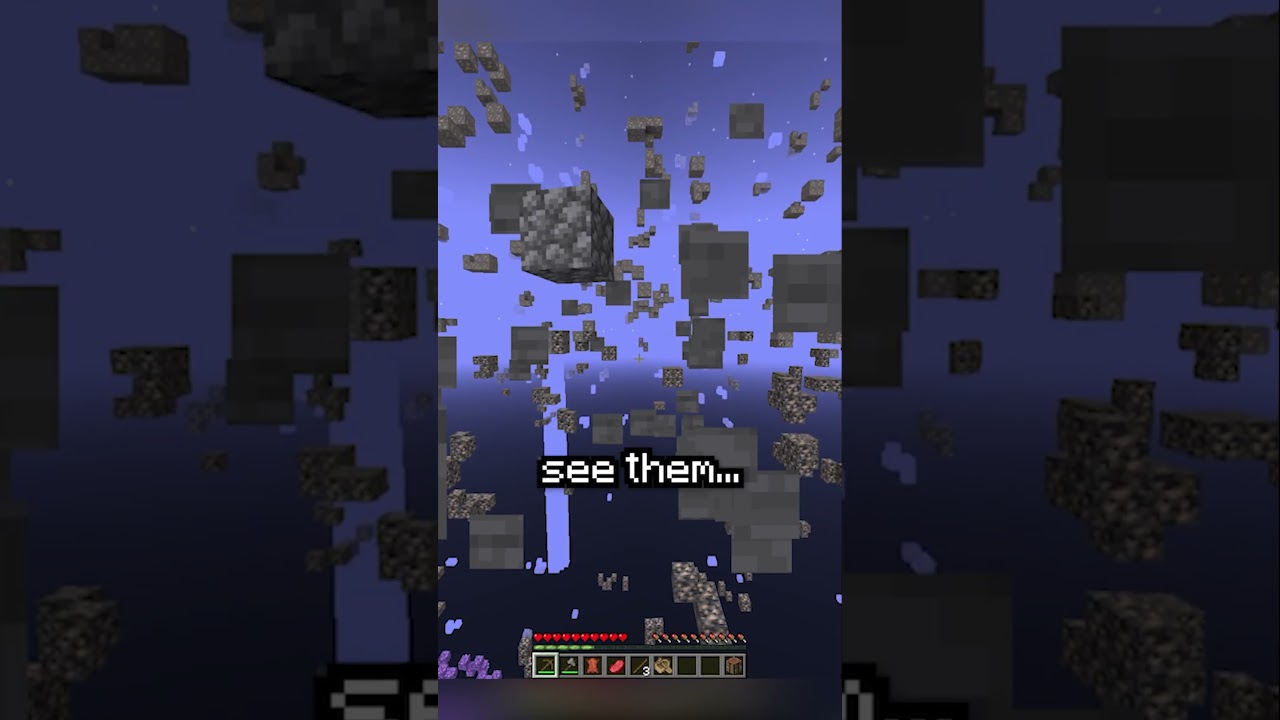Click the currently selected hotbar slot frame
The height and width of the screenshot is (720, 1280).
pos(545,665)
